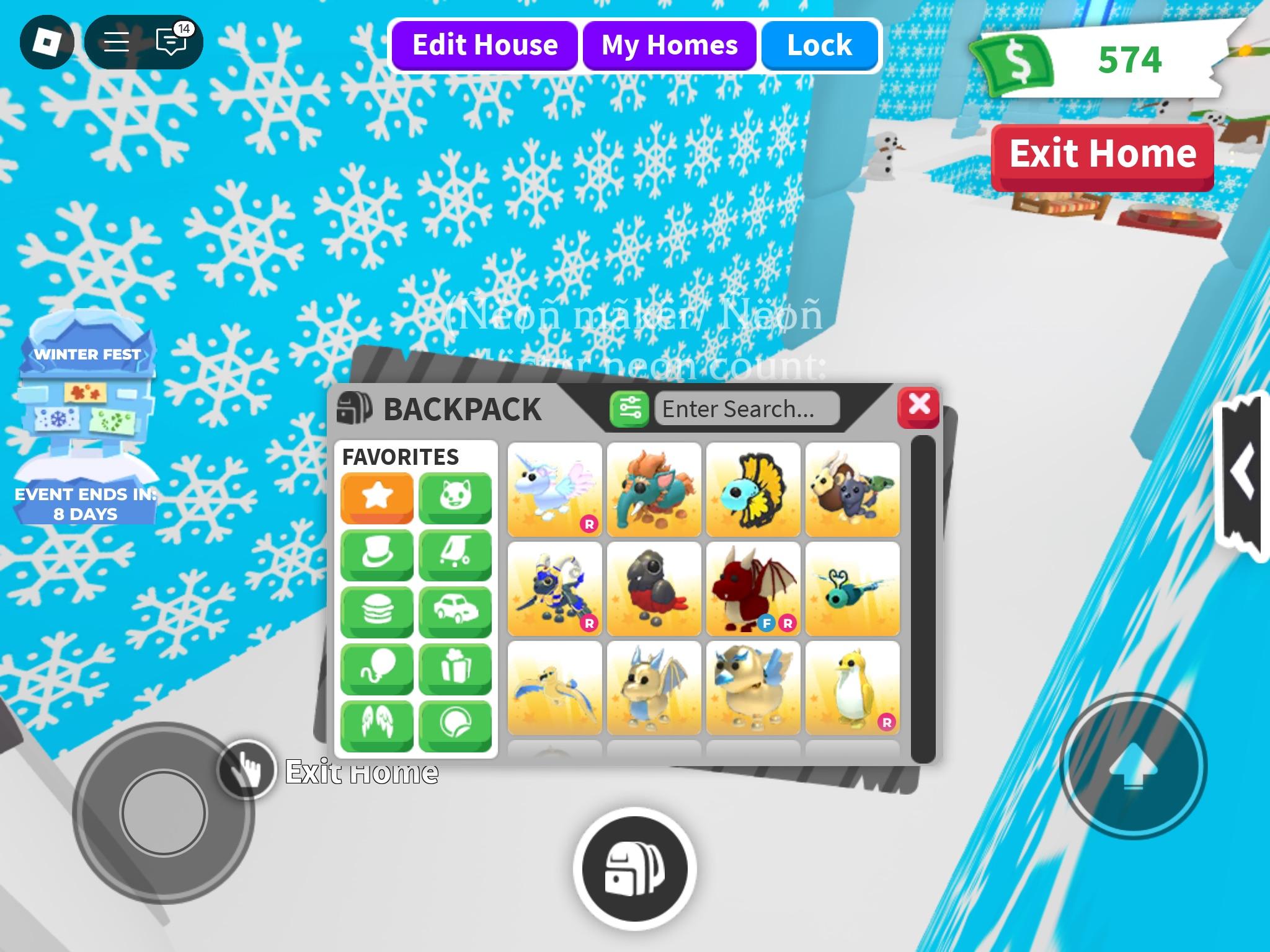
Task: Open Edit House mode
Action: pos(486,44)
